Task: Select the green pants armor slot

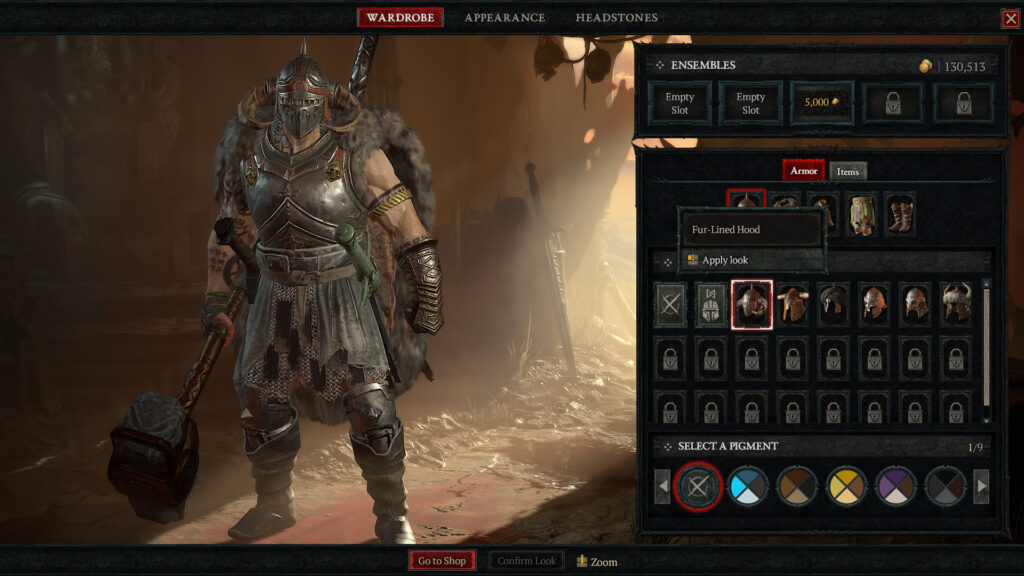Action: tap(861, 213)
